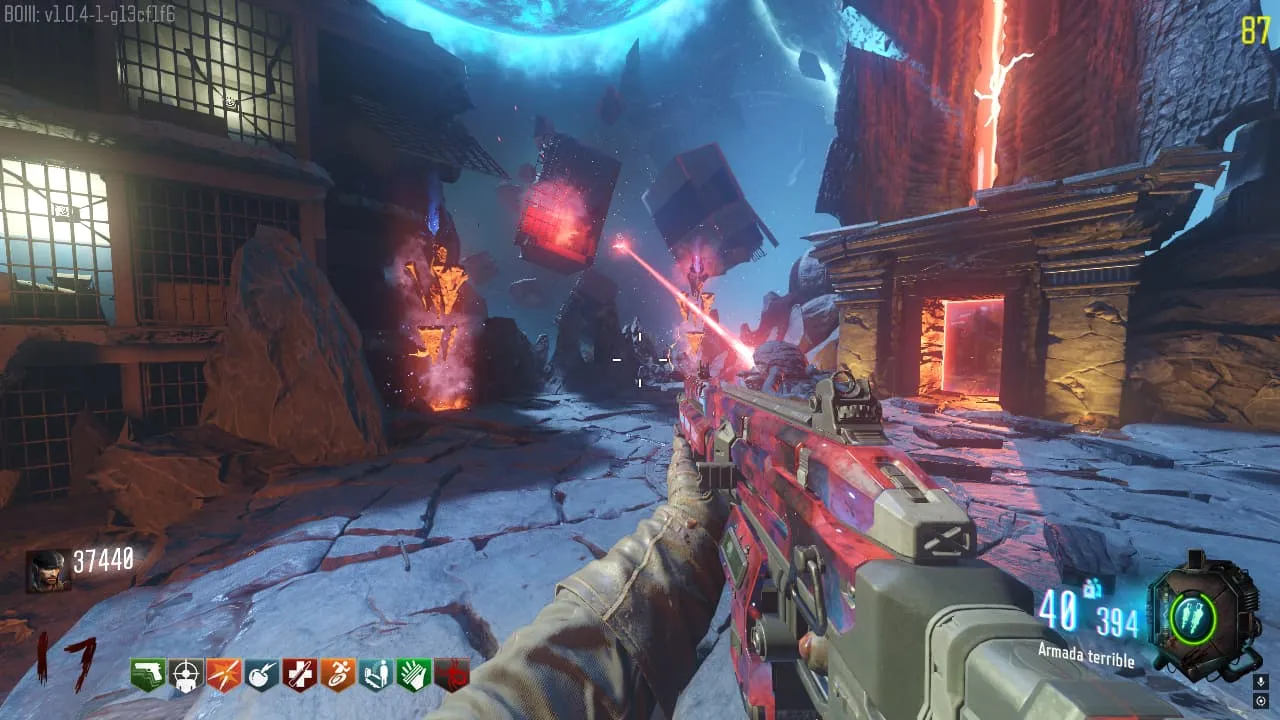Viewport: 1280px width, 720px height.
Task: Toggle the microphone overlay button
Action: (x=1260, y=682)
